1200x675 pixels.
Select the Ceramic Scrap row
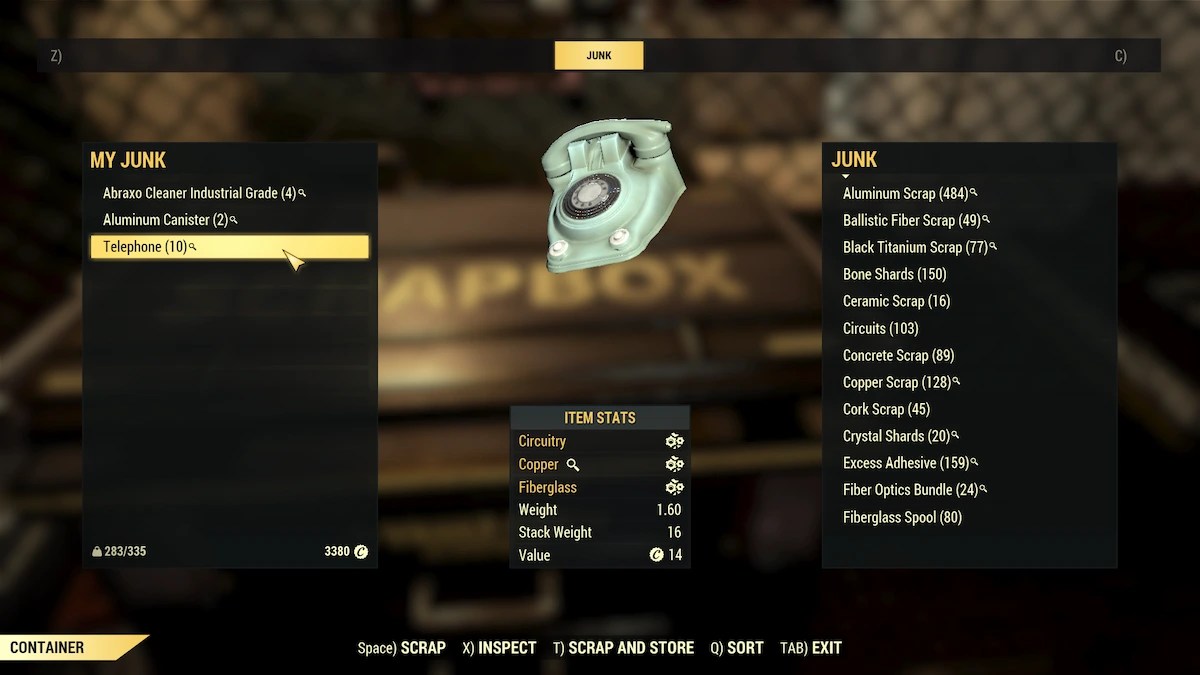(x=896, y=301)
